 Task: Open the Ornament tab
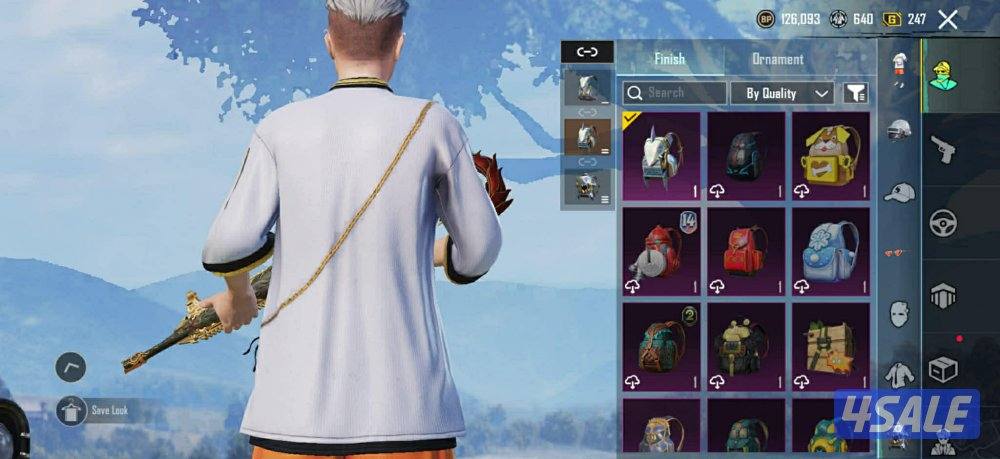click(x=777, y=59)
